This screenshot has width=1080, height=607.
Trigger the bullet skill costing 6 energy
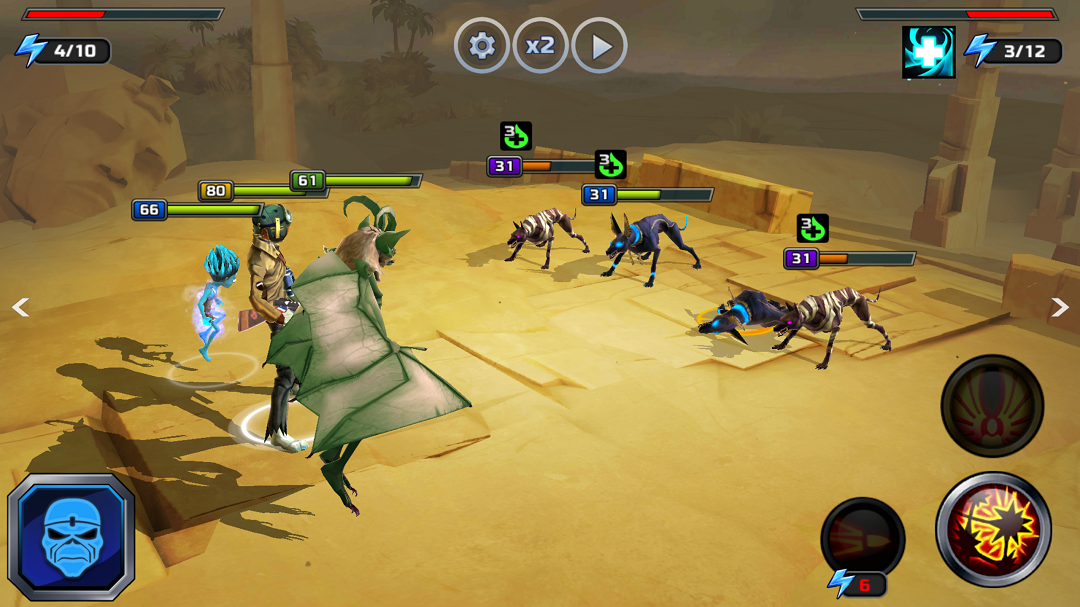(863, 539)
